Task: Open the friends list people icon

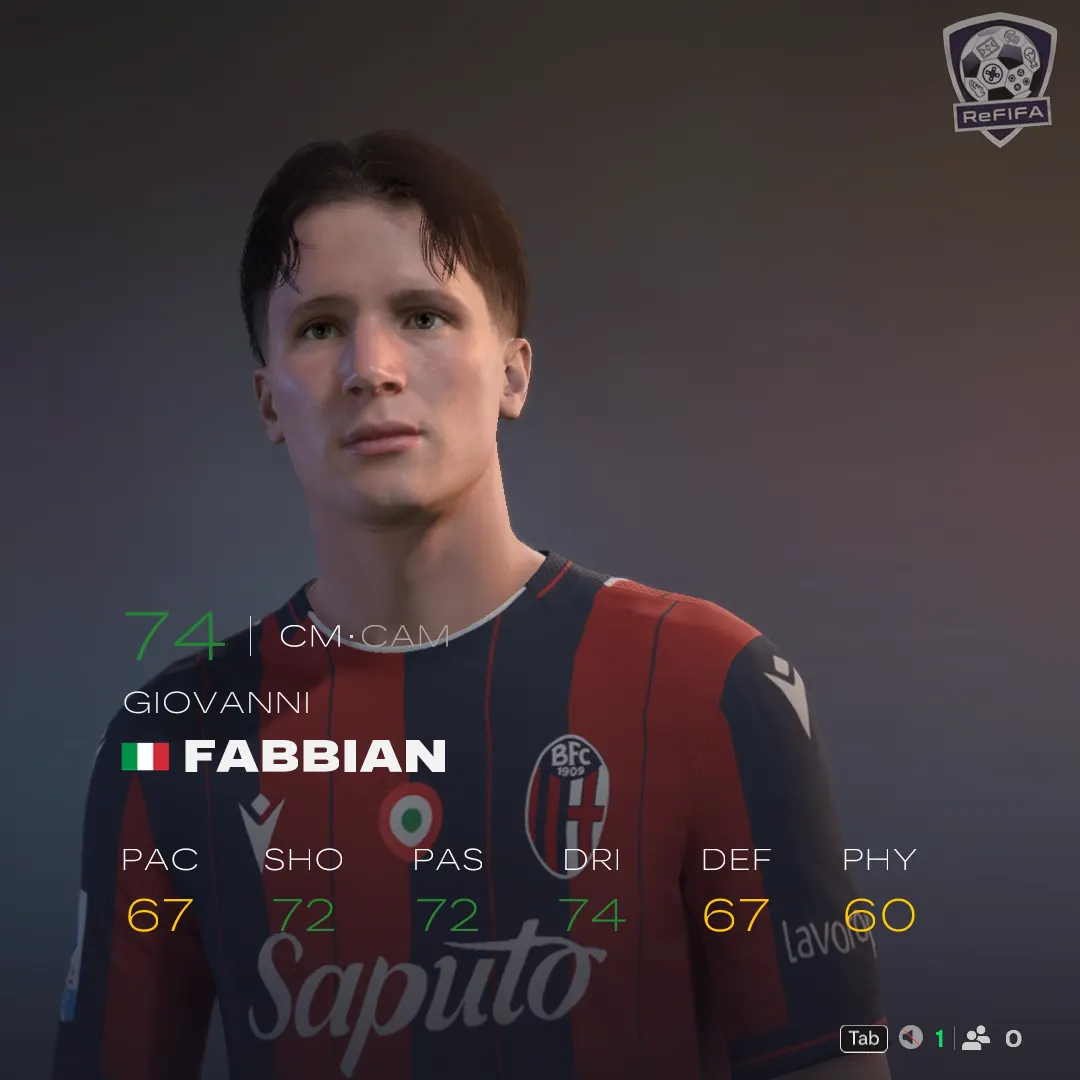Action: (975, 1039)
